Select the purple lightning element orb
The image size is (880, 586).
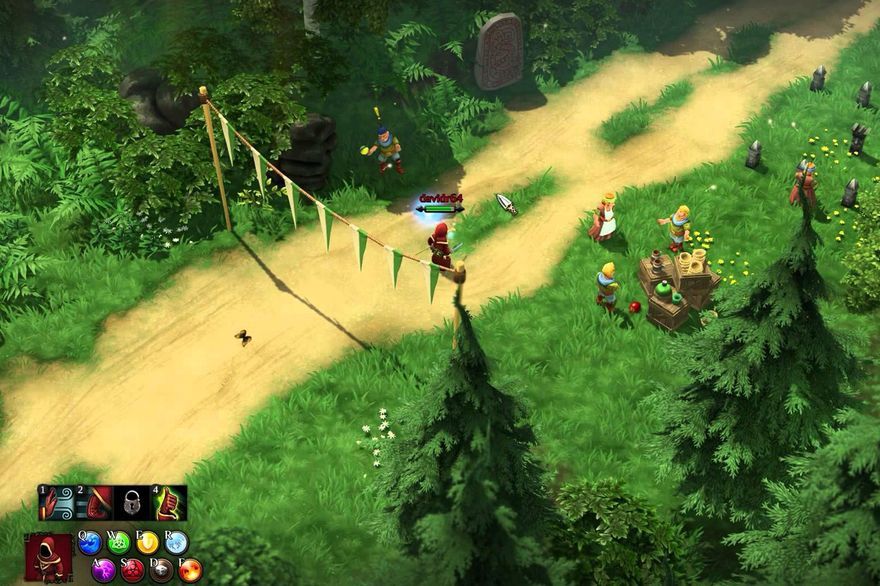tap(104, 570)
